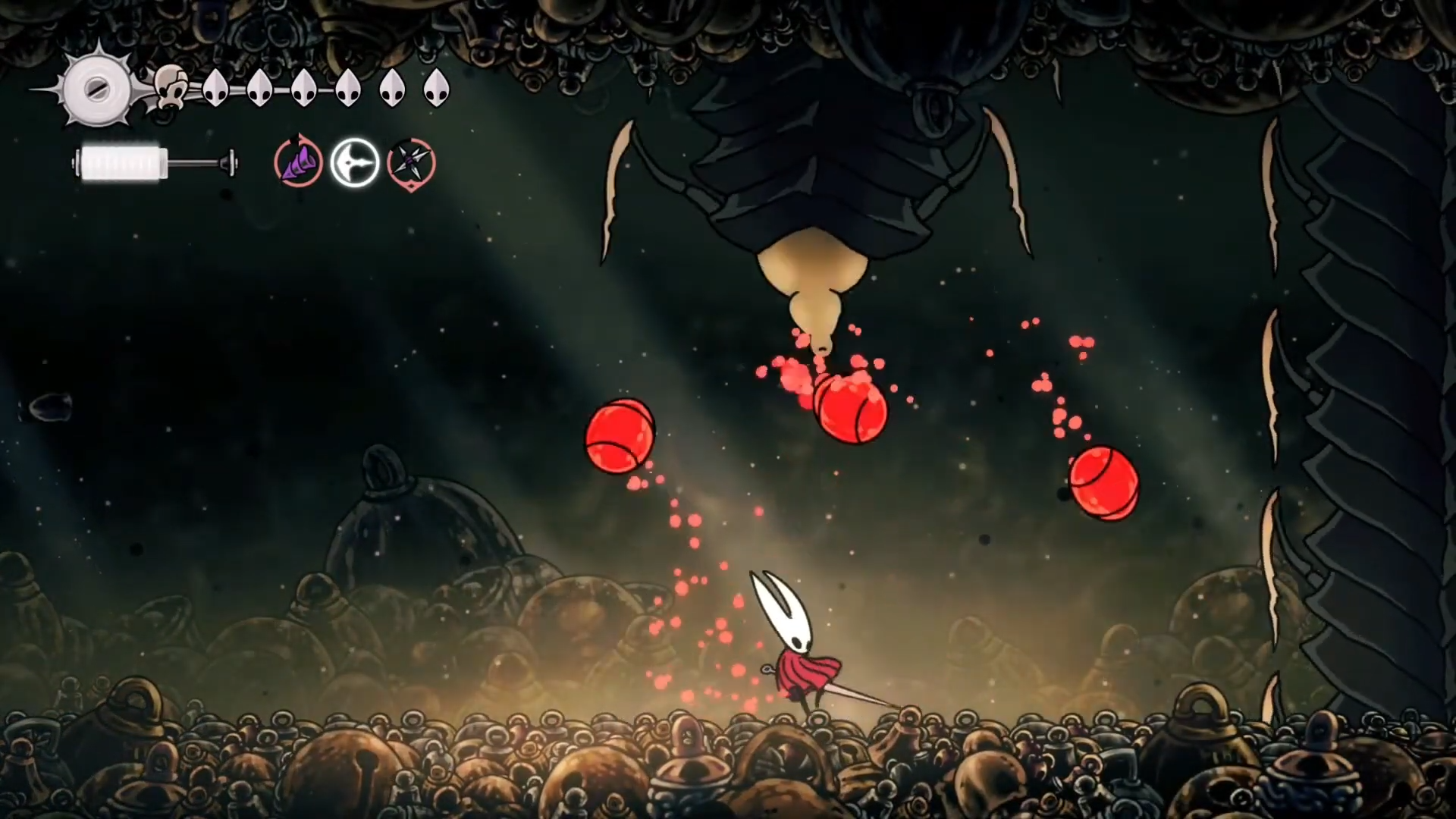Select the purple drill spike tool icon

click(298, 162)
